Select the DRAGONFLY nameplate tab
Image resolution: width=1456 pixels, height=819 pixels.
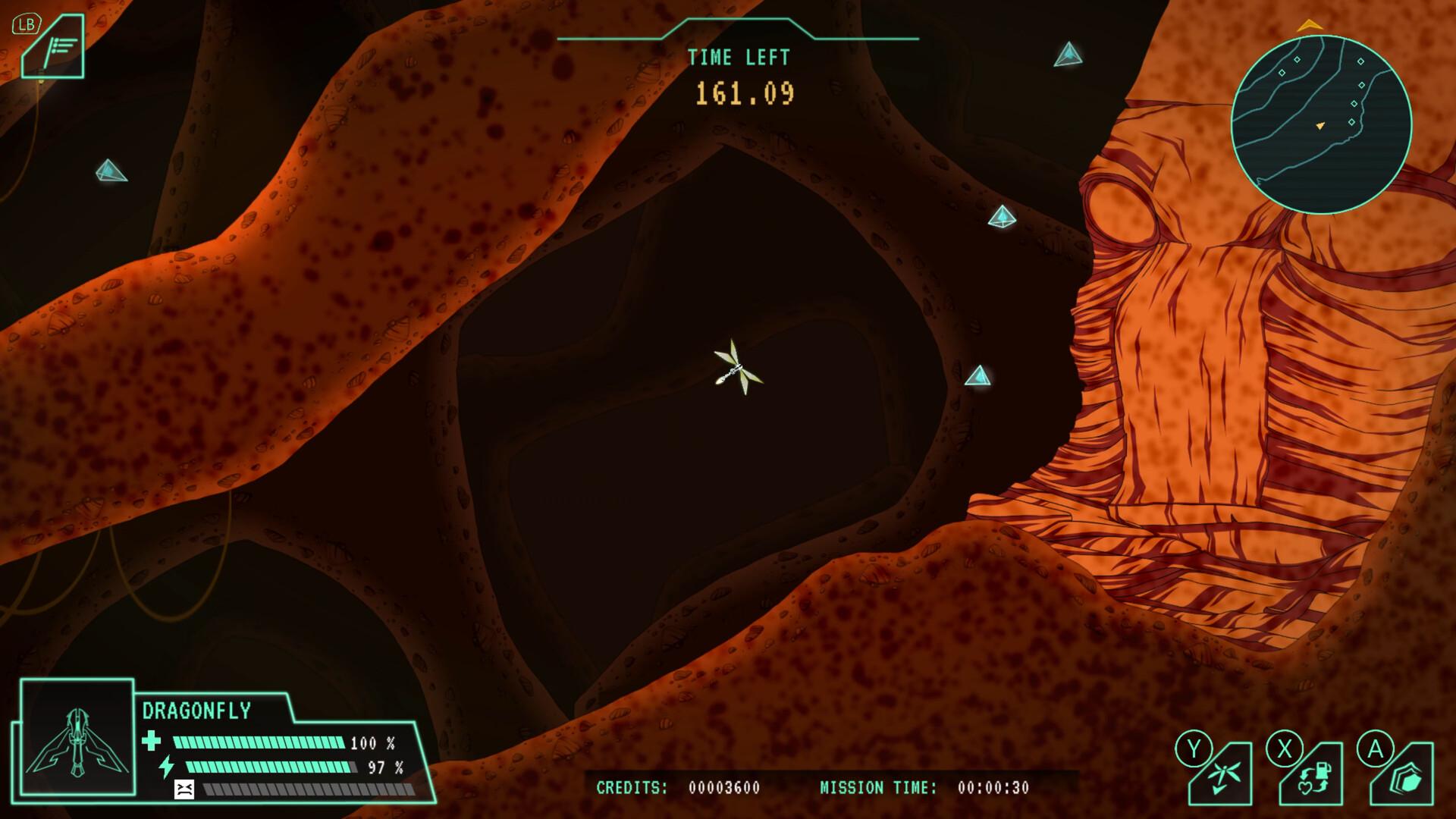tap(197, 709)
